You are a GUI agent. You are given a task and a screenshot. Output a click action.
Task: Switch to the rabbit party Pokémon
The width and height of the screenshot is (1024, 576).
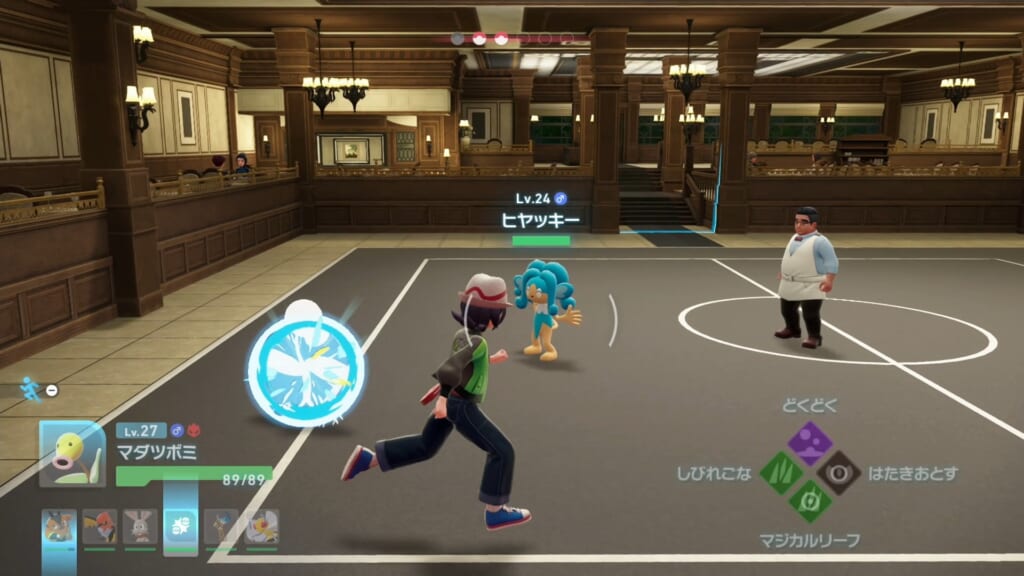(140, 526)
